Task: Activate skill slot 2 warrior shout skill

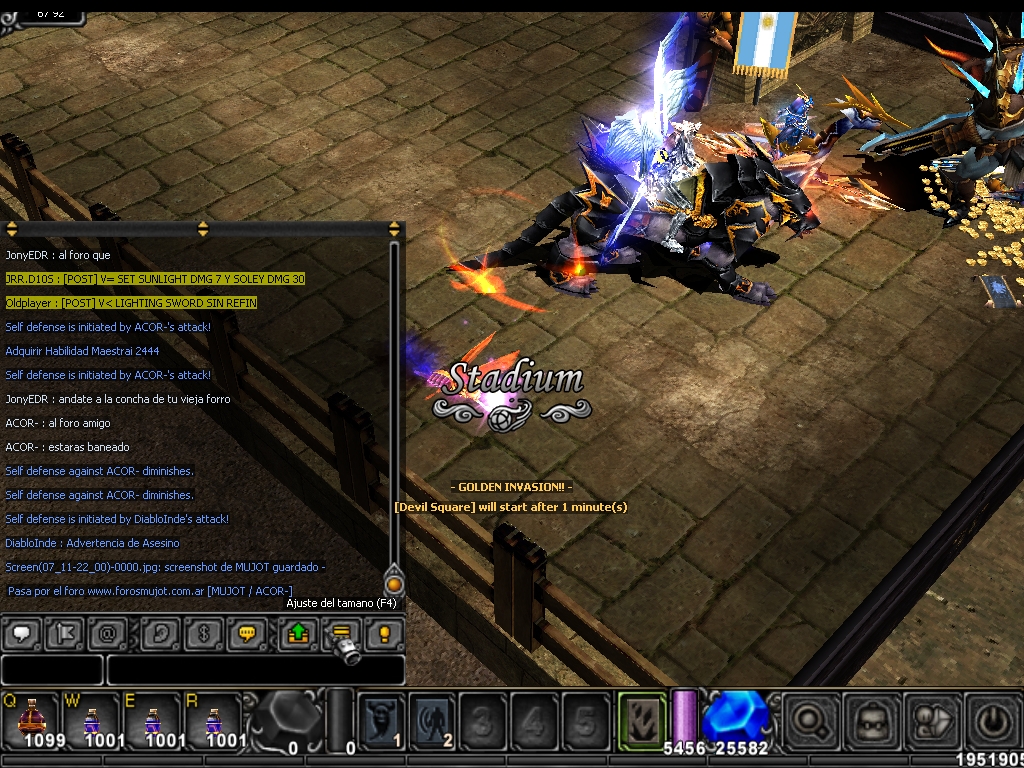Action: [433, 719]
